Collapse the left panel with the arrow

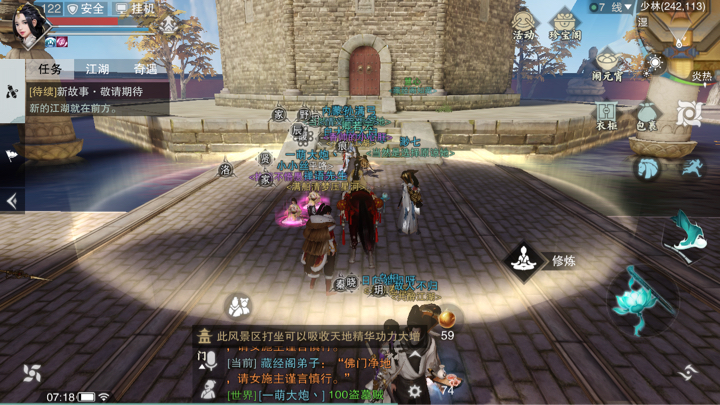pos(12,200)
